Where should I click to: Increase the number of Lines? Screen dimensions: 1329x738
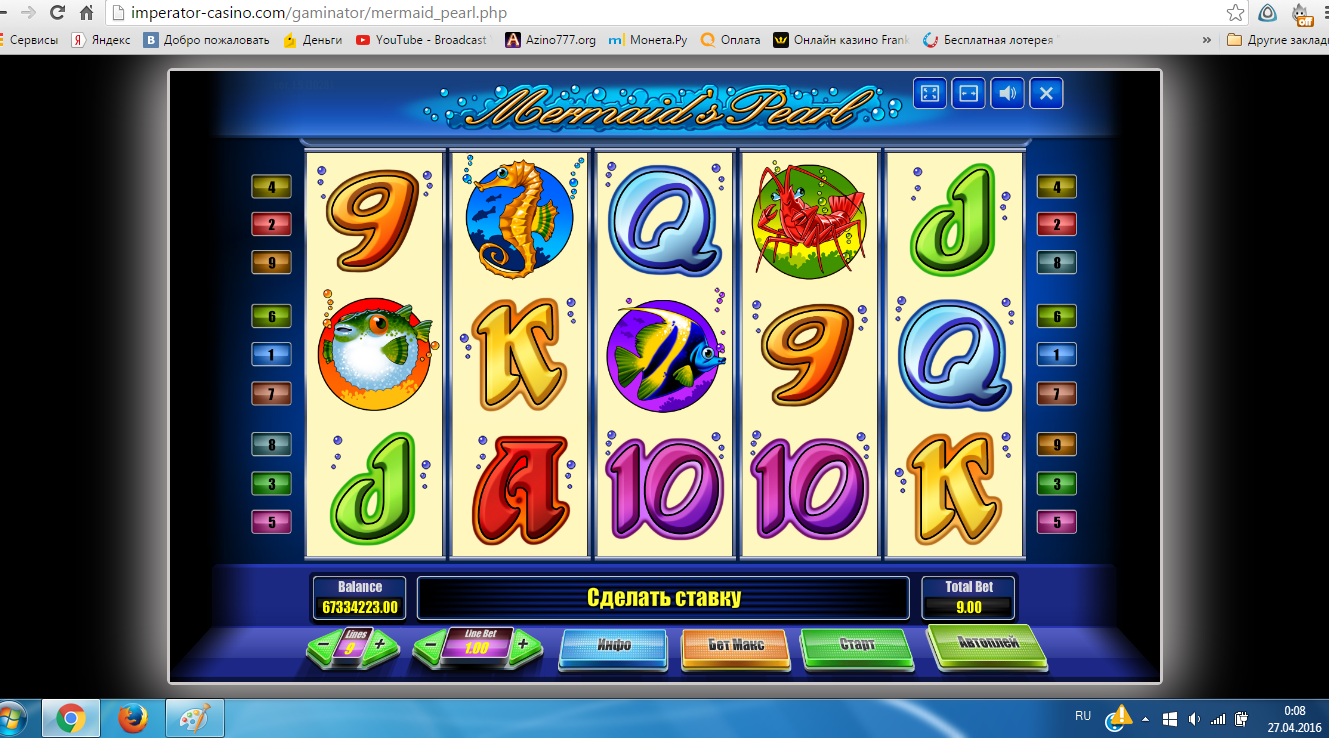[379, 645]
